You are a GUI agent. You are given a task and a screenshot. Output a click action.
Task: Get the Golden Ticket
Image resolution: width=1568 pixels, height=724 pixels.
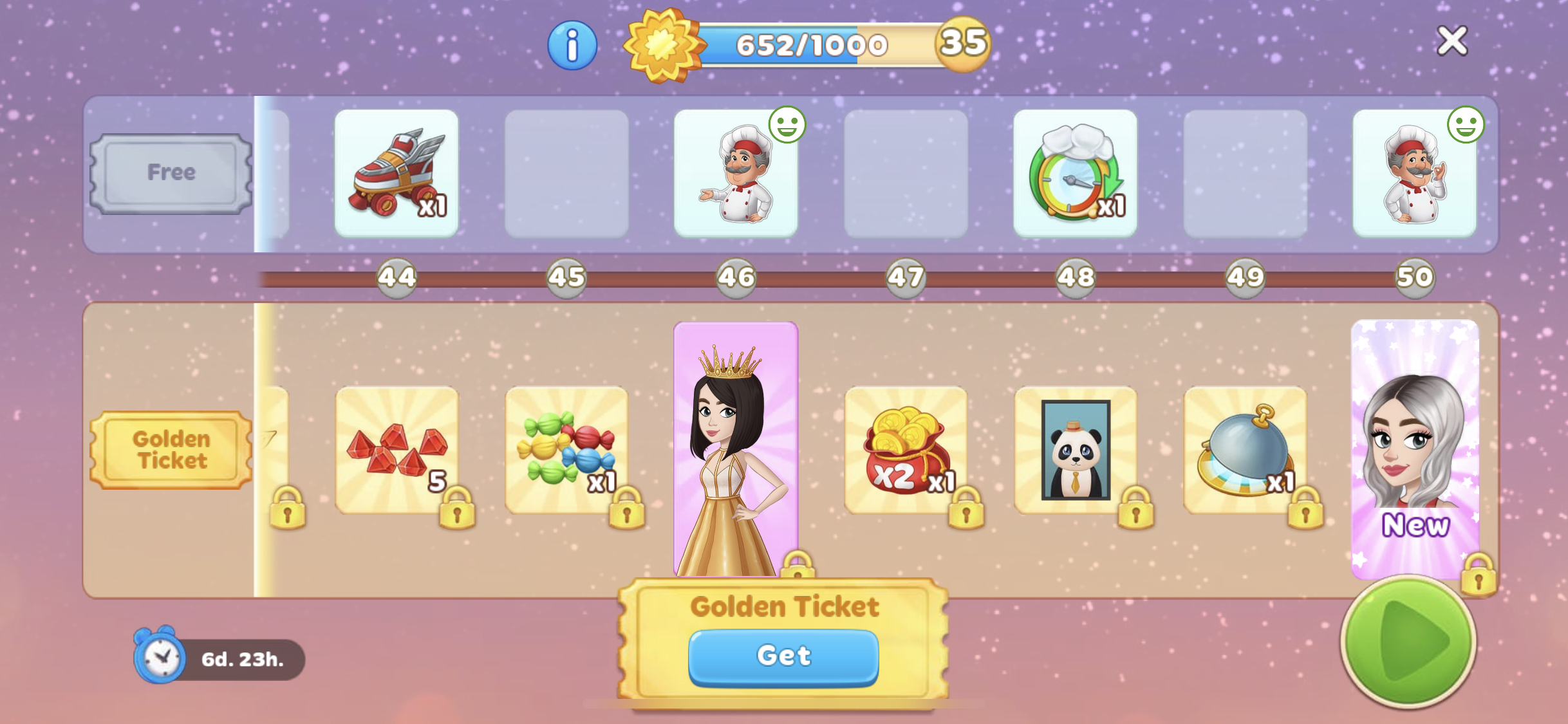[783, 656]
